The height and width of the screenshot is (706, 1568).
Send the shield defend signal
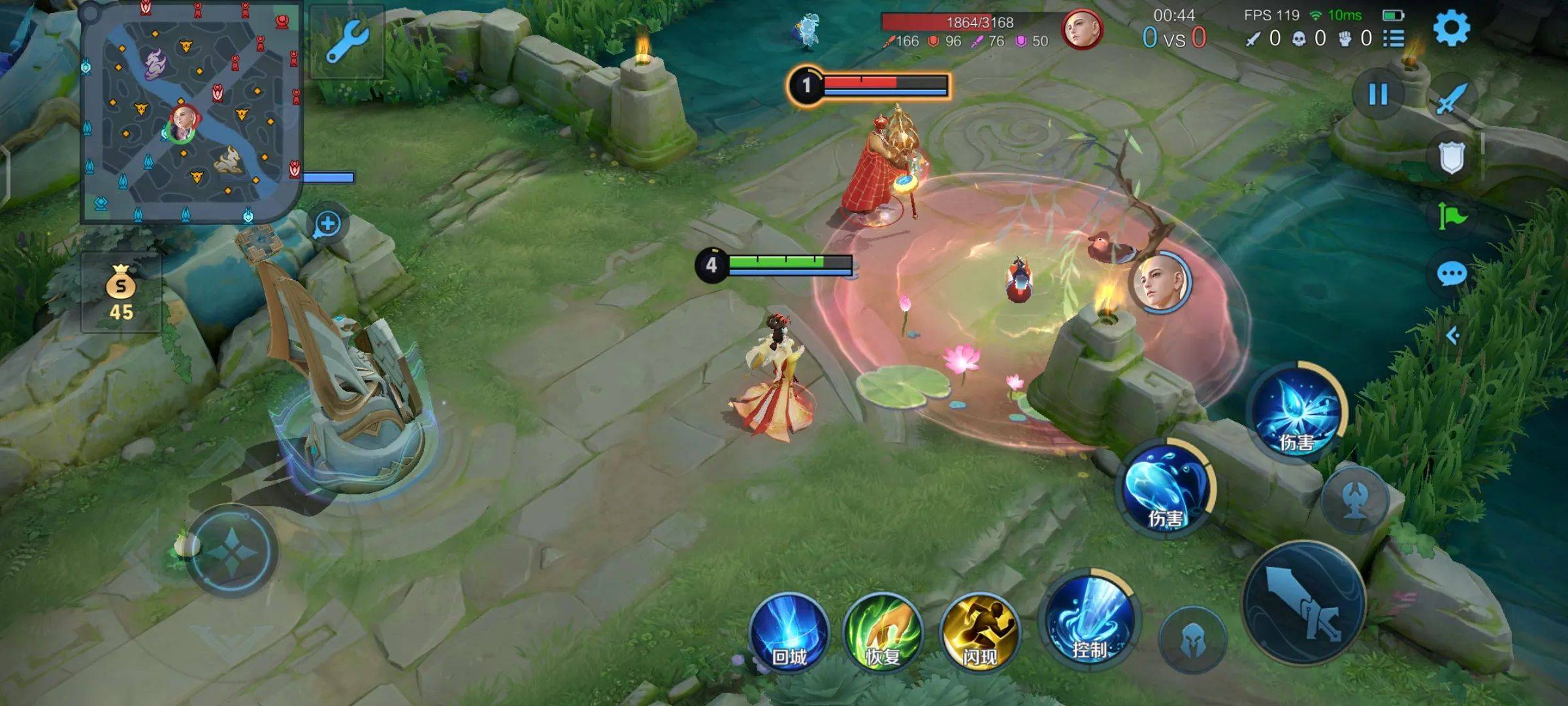click(x=1452, y=158)
